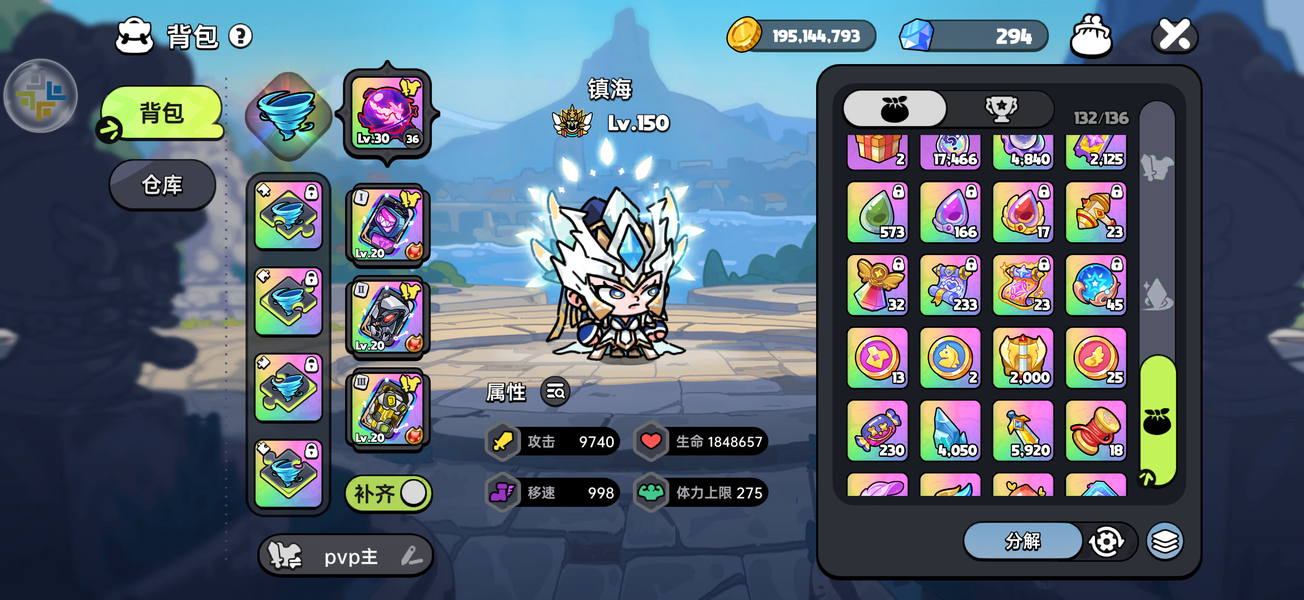Select the purple orb Lv.30 equipment
The width and height of the screenshot is (1304, 600).
click(x=387, y=112)
